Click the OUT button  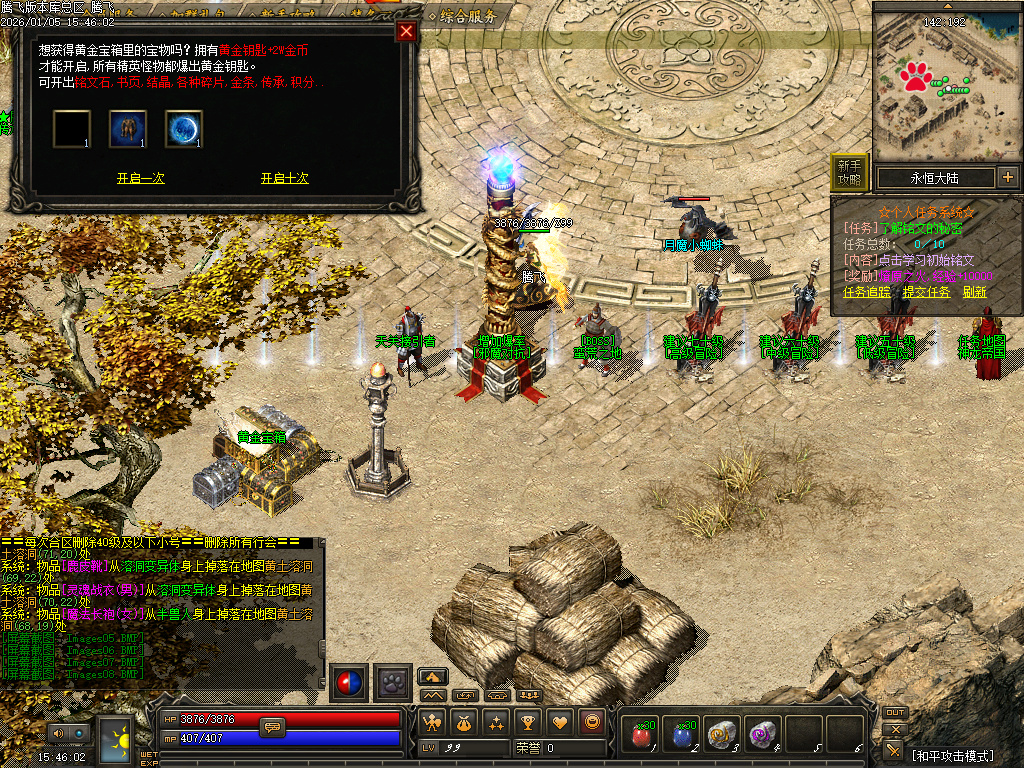(x=895, y=713)
